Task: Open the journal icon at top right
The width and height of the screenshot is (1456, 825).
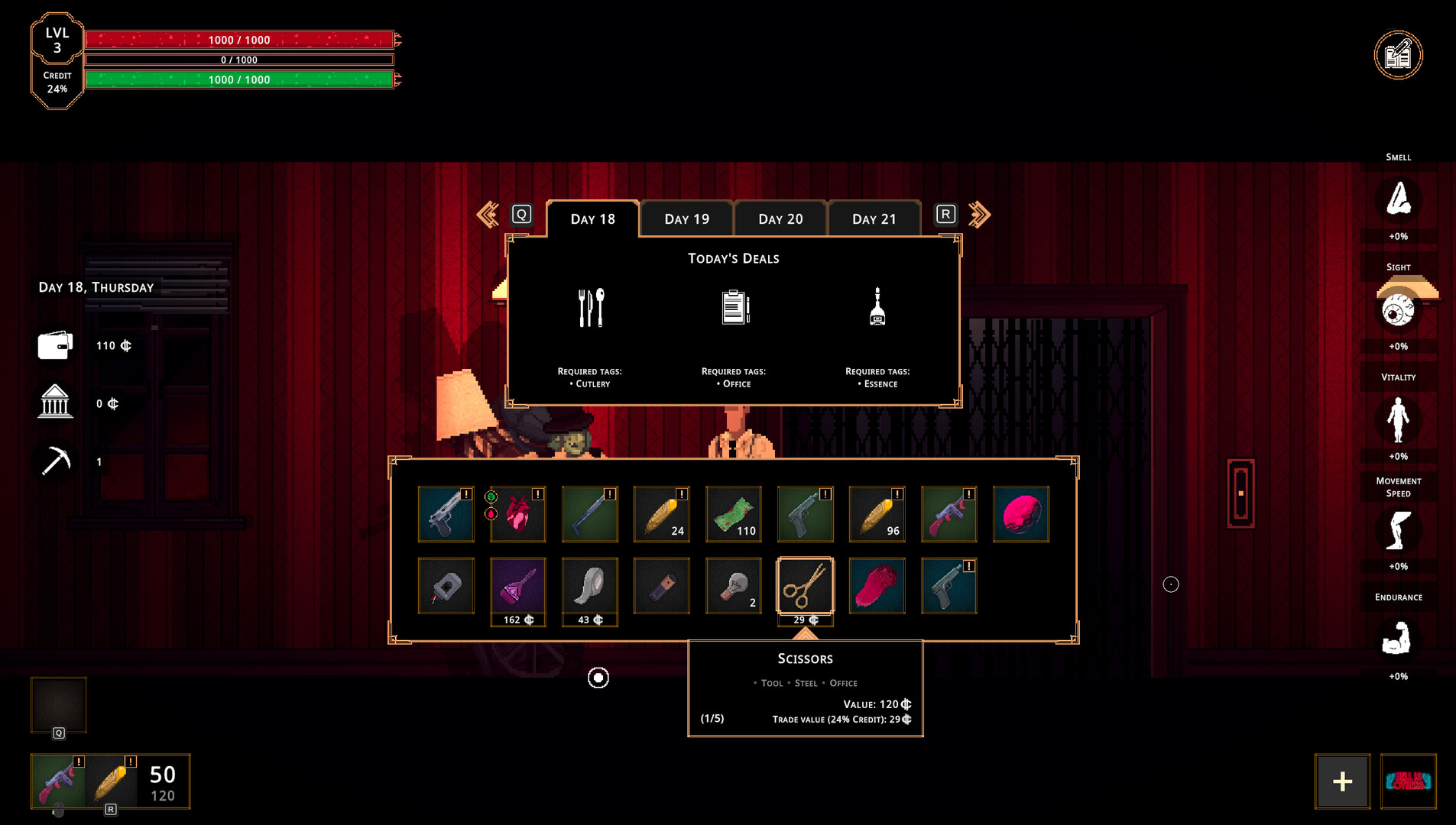Action: [x=1399, y=54]
